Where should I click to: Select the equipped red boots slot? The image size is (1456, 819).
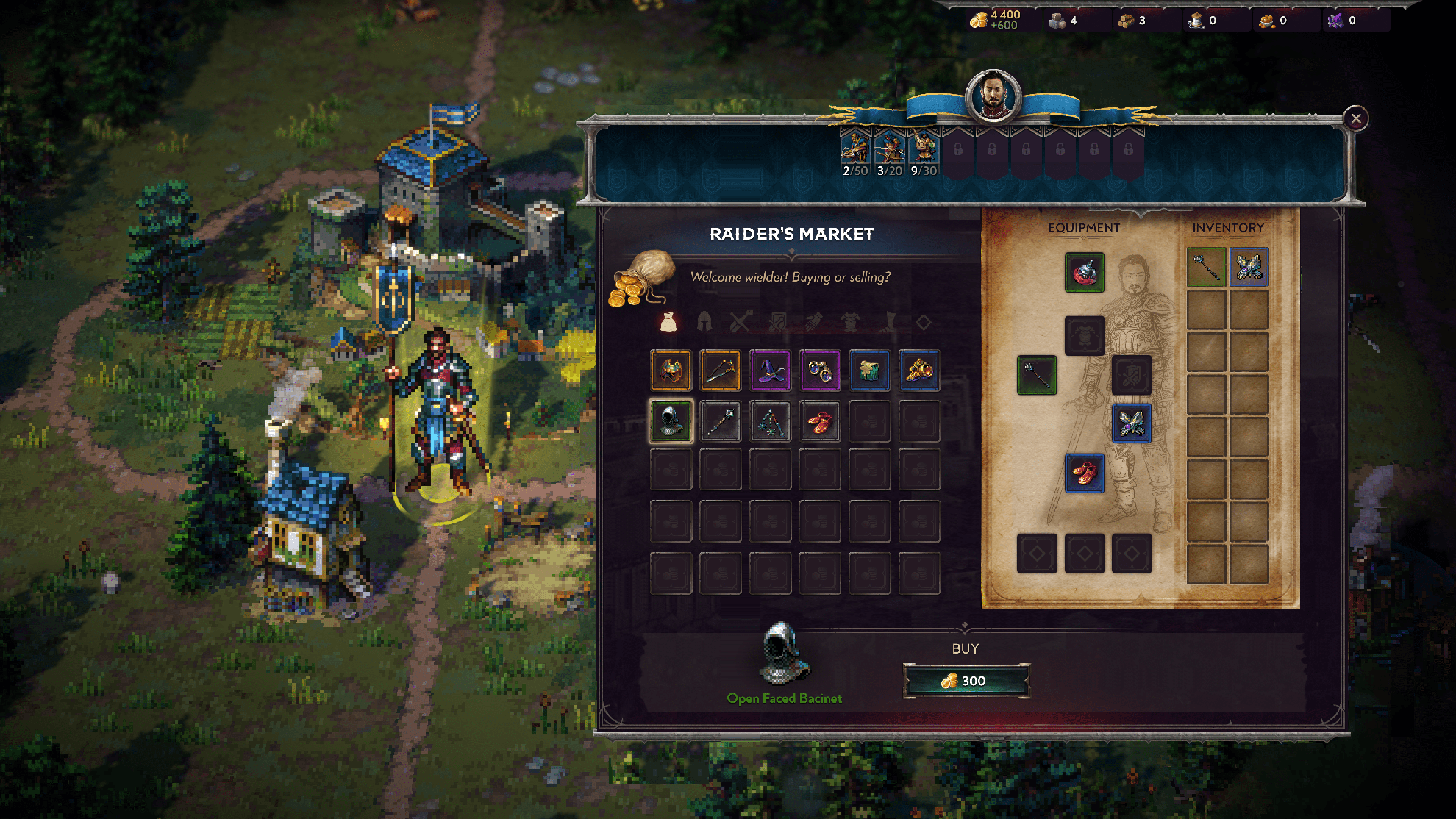tap(1085, 473)
